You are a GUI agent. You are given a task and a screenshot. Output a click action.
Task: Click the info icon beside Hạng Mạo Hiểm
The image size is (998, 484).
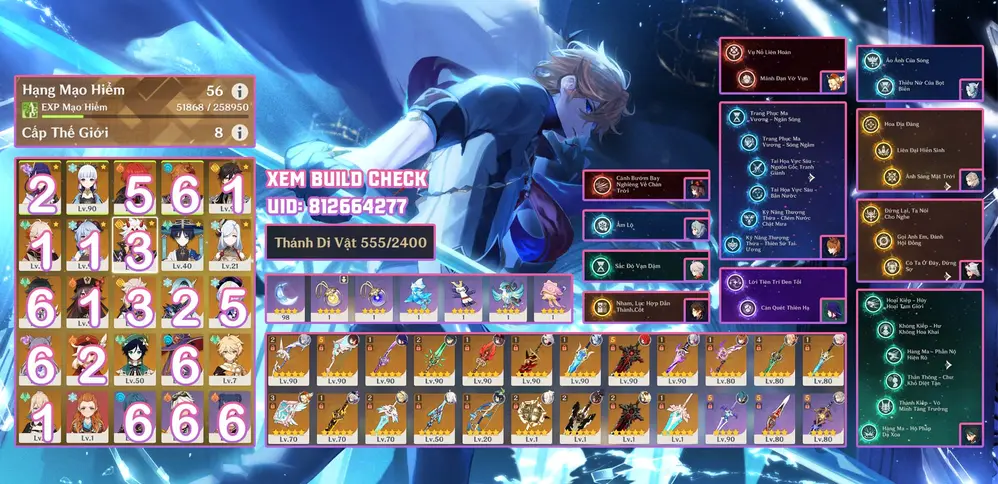tap(239, 91)
